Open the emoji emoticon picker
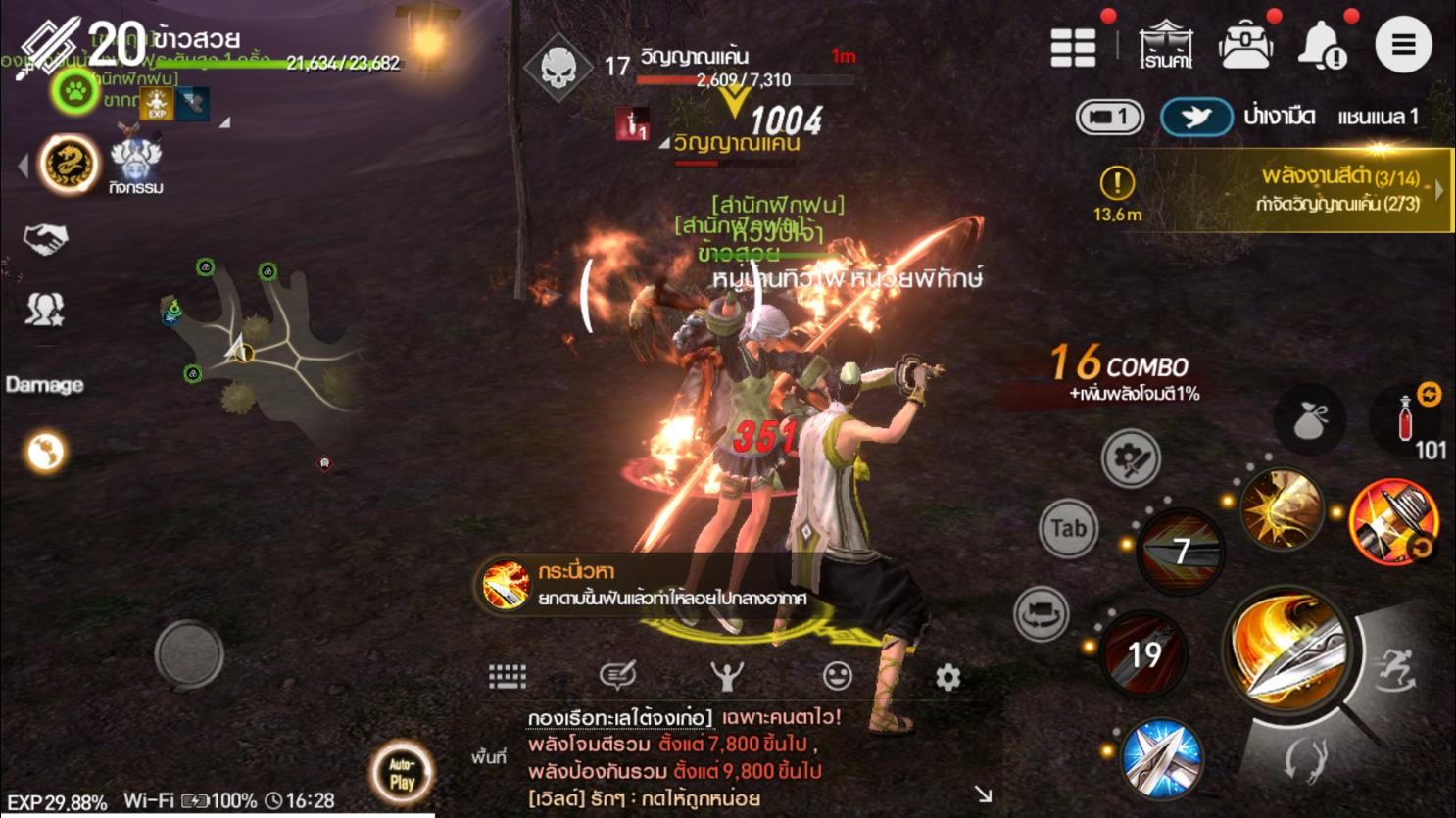 [837, 676]
